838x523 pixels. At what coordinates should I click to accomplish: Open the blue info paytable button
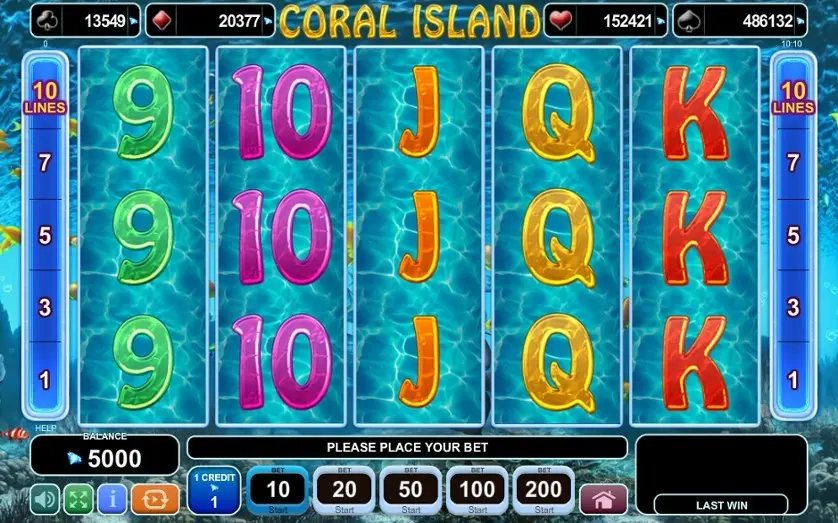(112, 498)
